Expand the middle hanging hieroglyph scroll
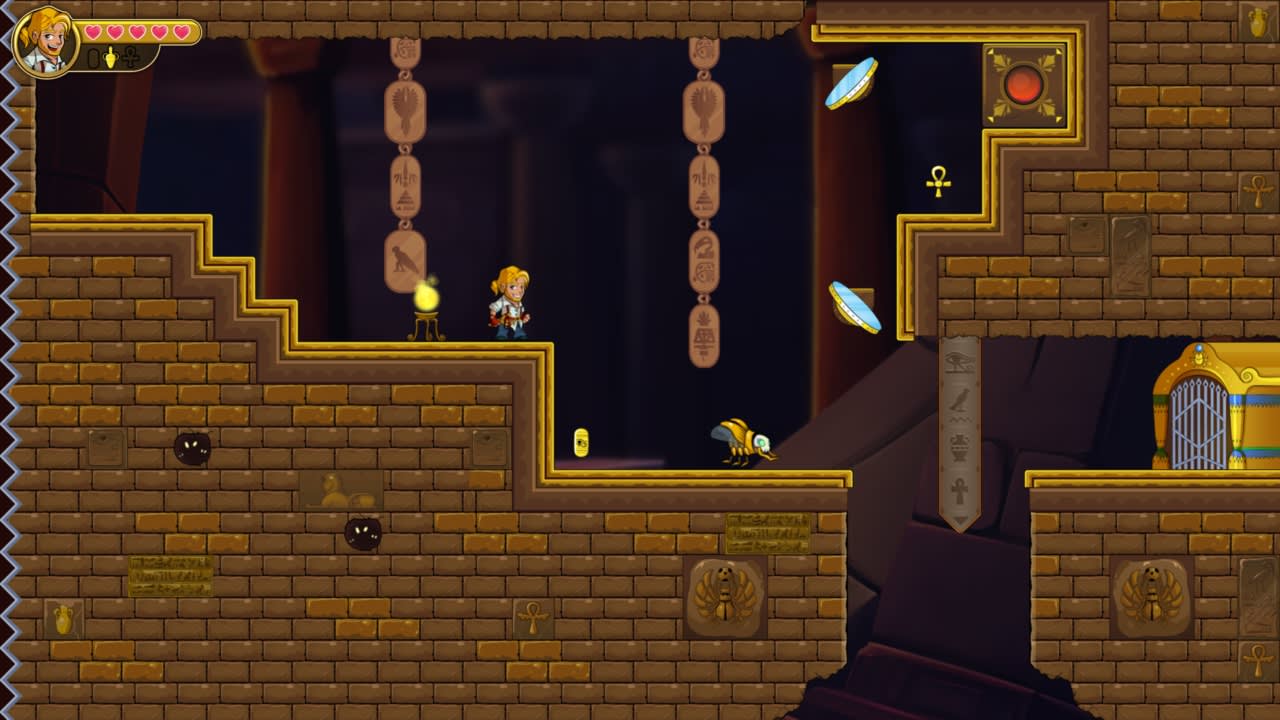1280x720 pixels. coord(703,200)
